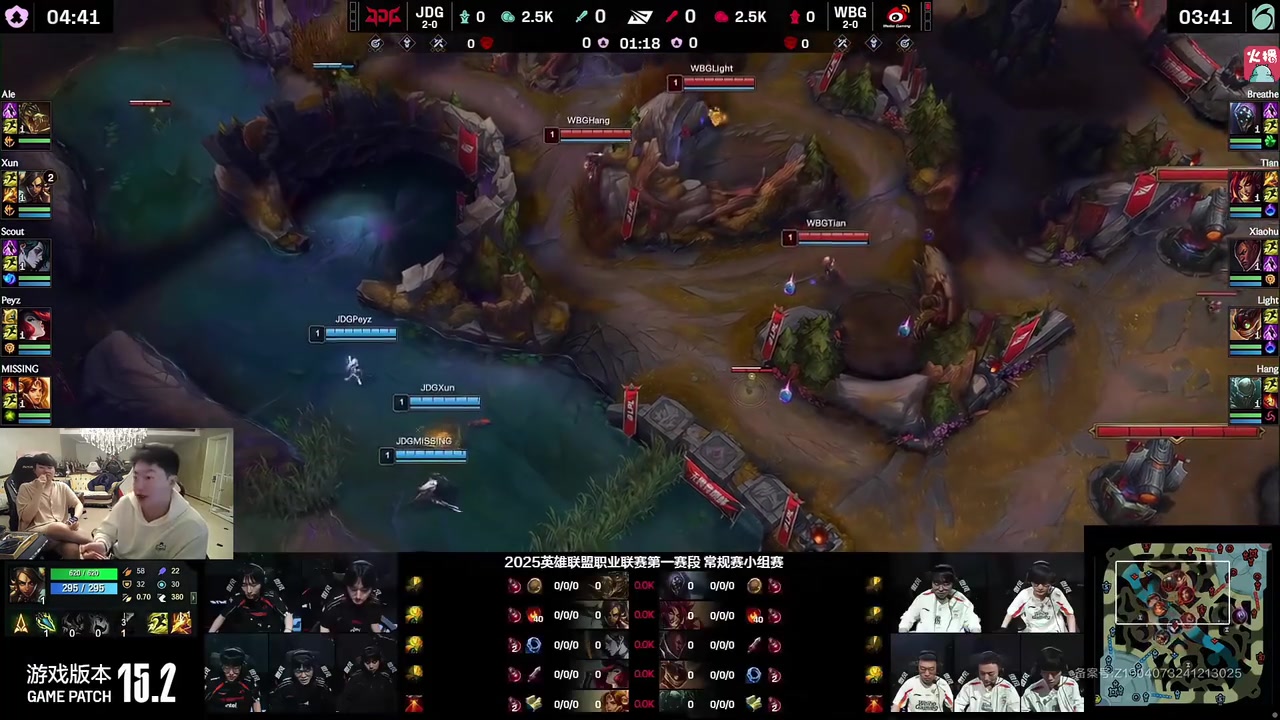Click Peyz's champion portrait

(x=35, y=325)
